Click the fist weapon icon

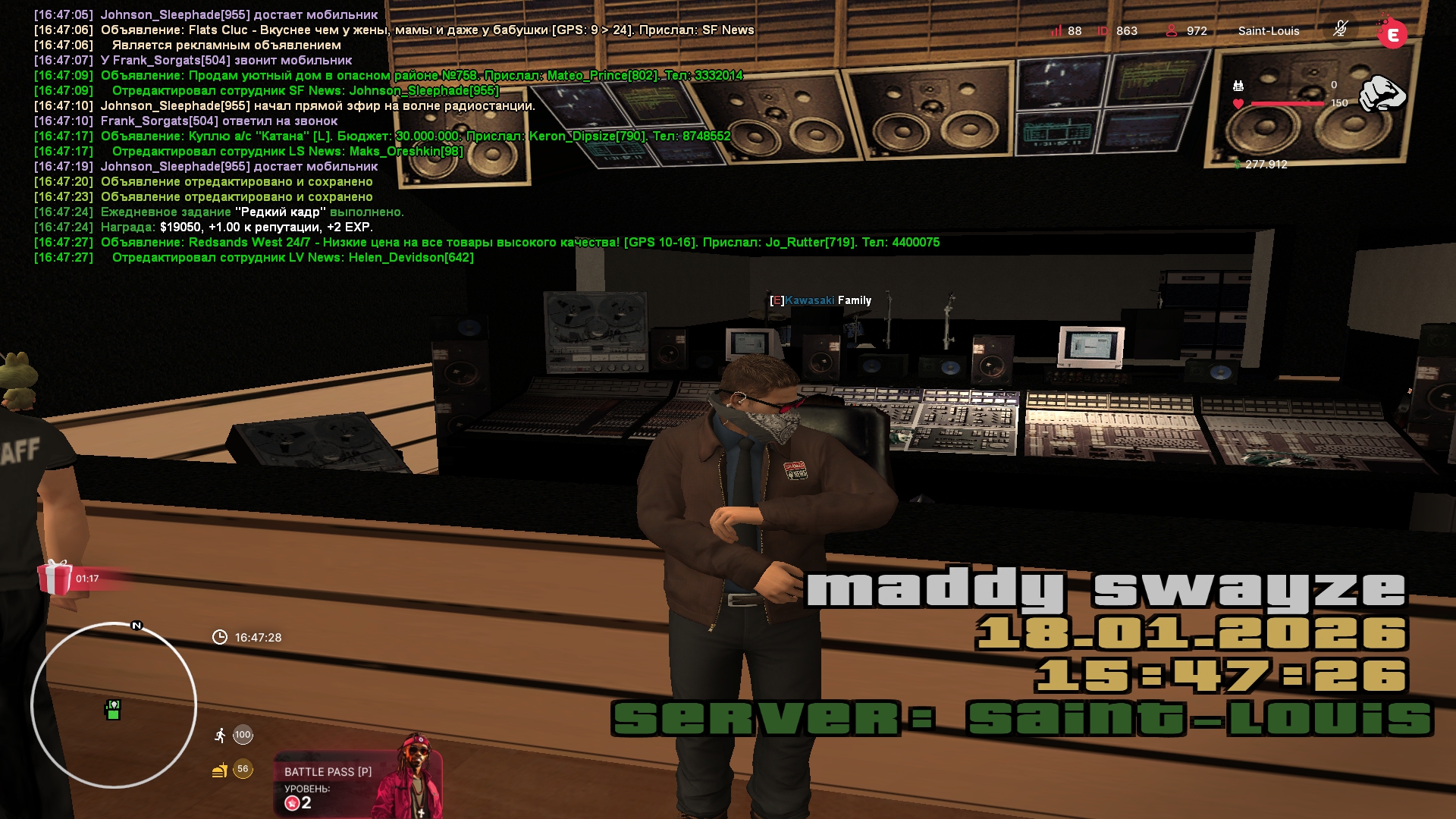coord(1382,94)
